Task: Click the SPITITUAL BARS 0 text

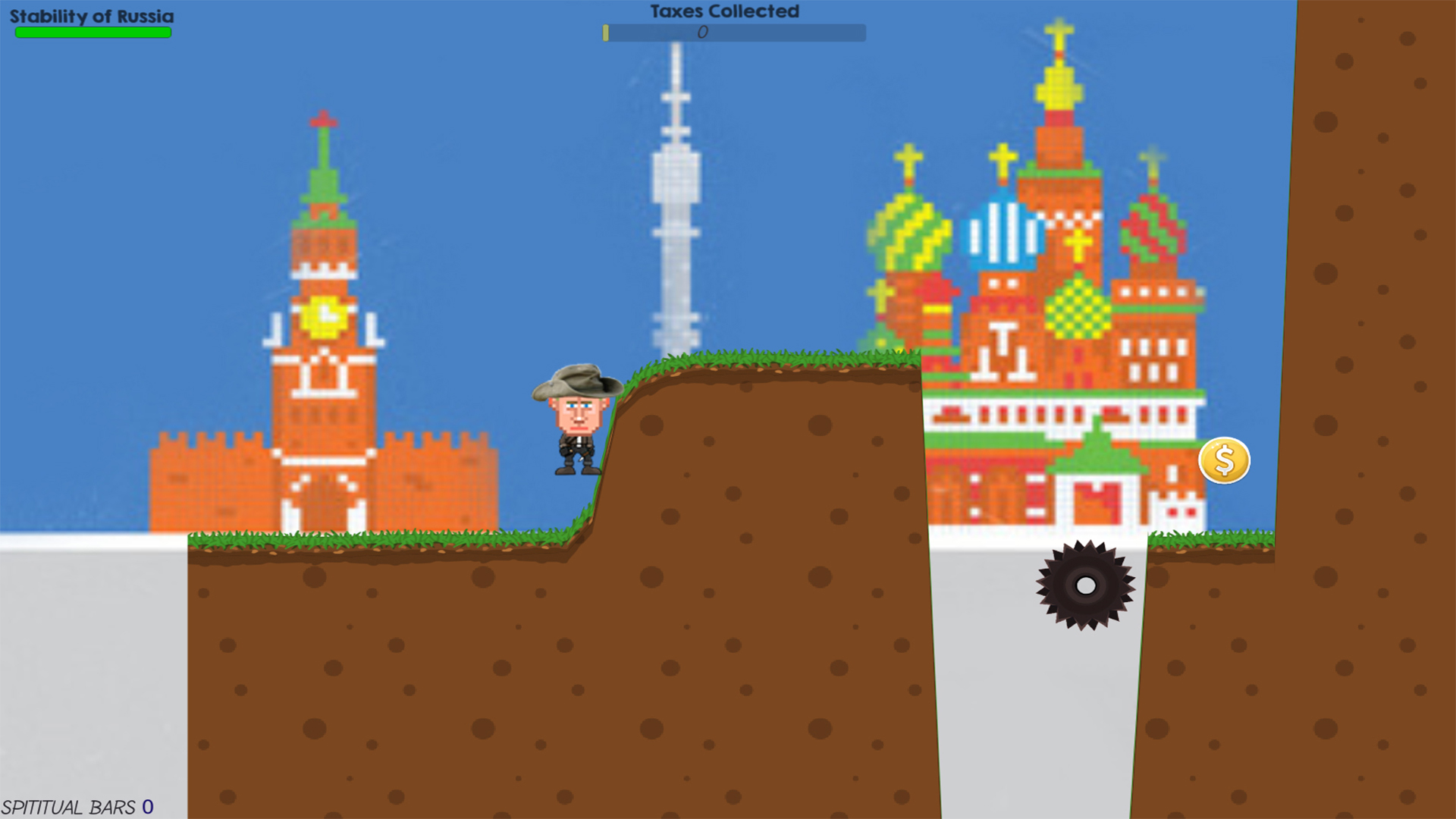Action: [76, 807]
